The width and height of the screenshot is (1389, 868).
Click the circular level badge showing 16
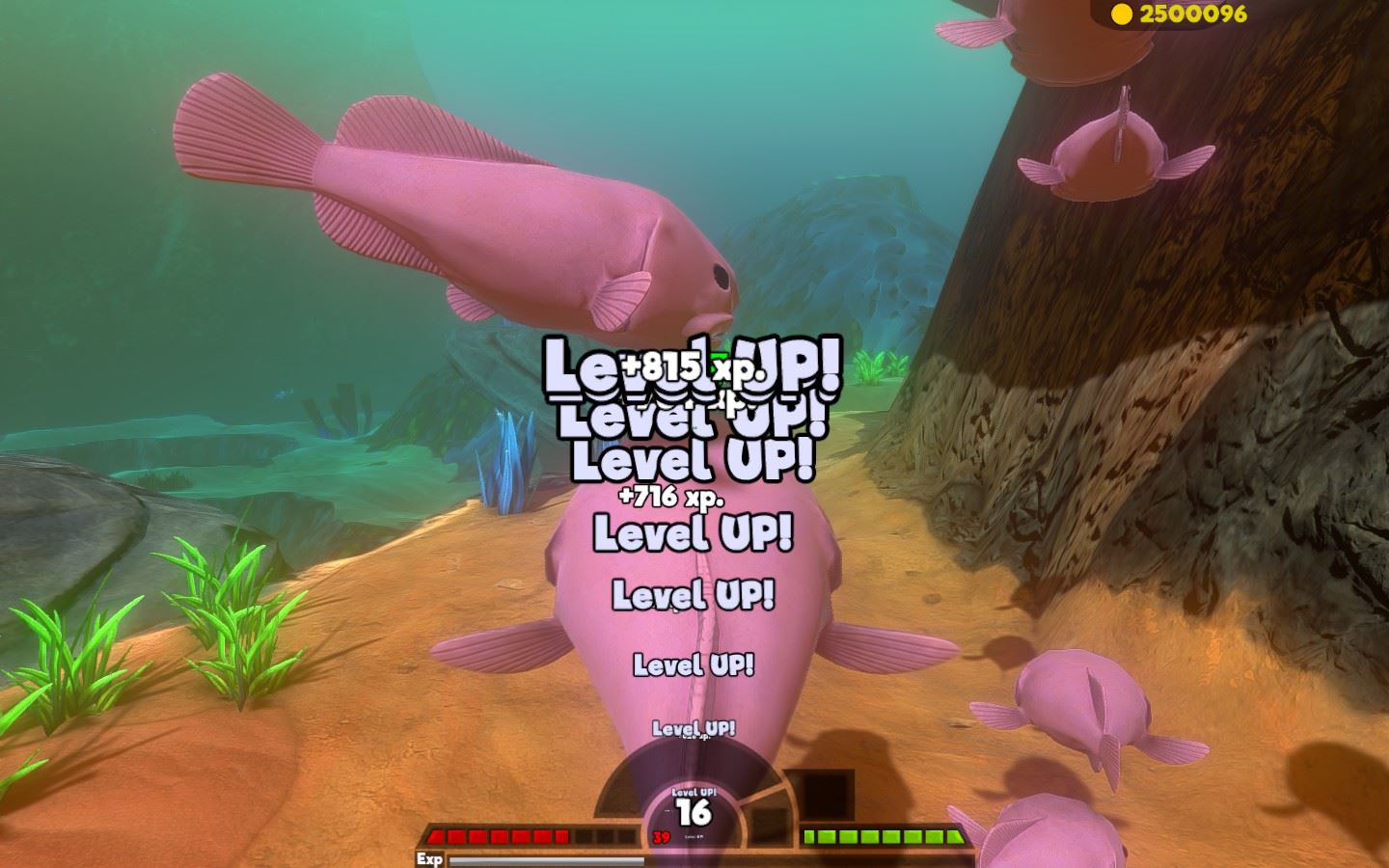696,813
